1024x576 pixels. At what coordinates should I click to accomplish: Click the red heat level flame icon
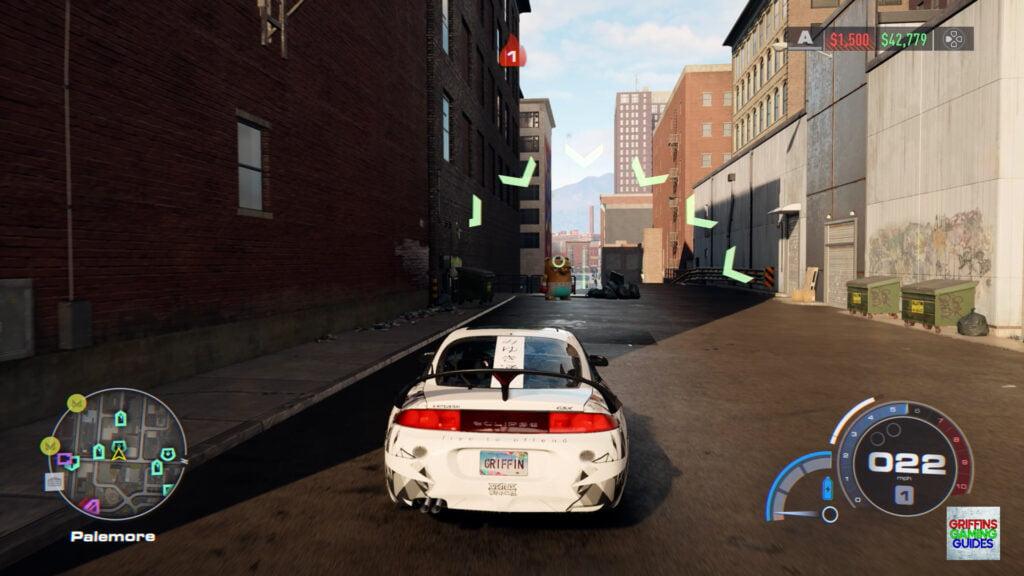[x=512, y=52]
